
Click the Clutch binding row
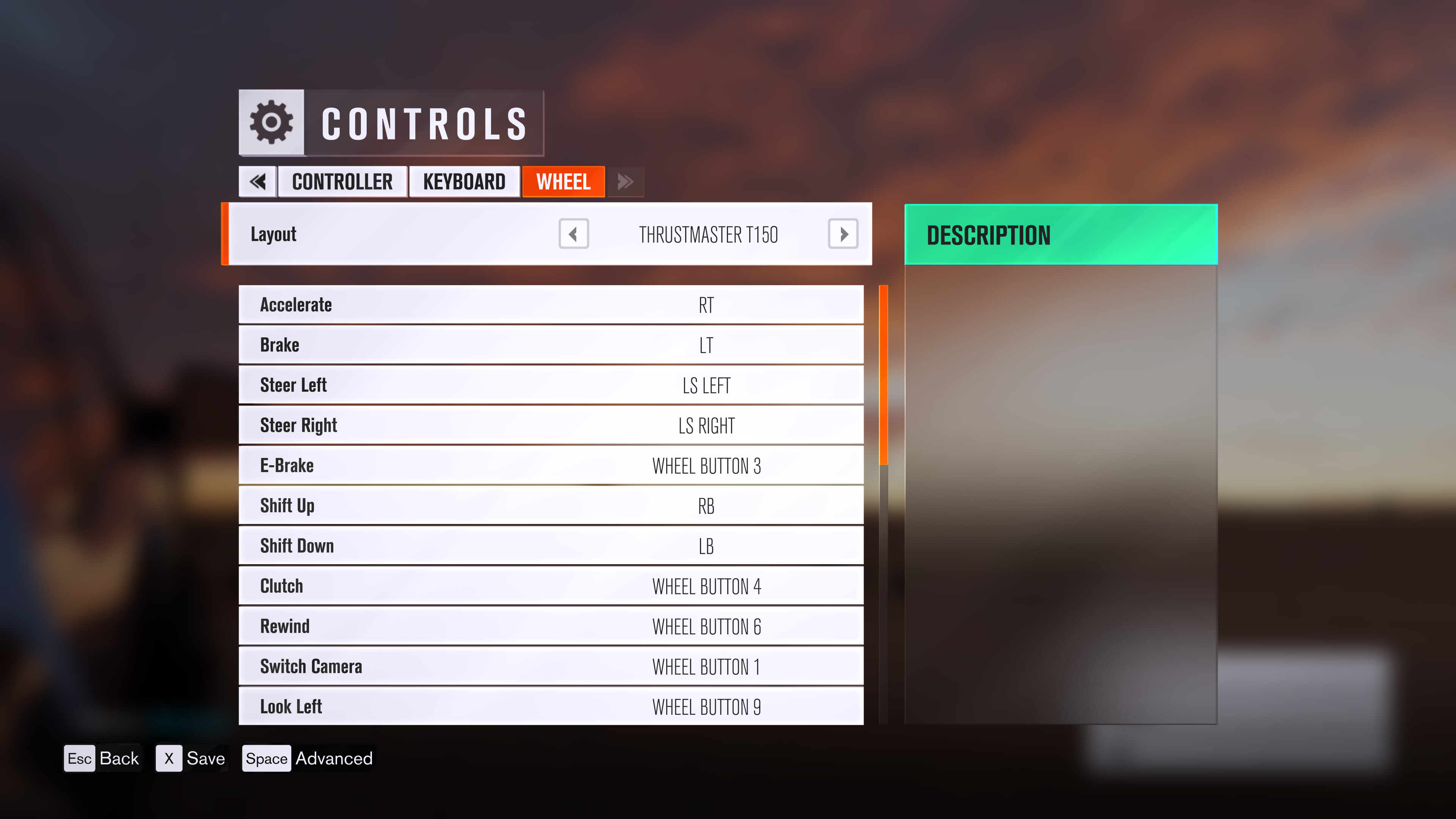click(551, 586)
